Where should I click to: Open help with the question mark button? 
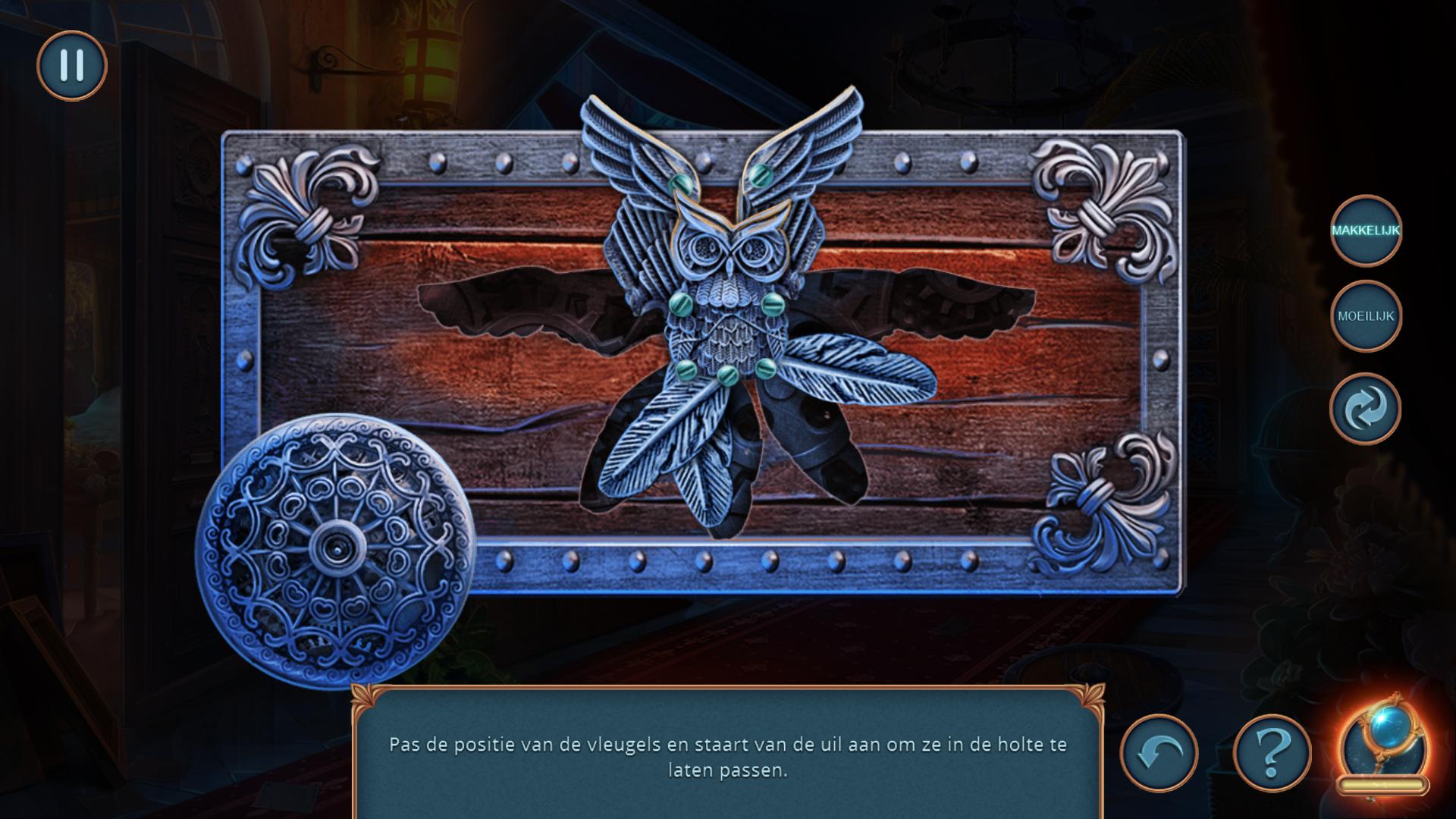pyautogui.click(x=1272, y=753)
